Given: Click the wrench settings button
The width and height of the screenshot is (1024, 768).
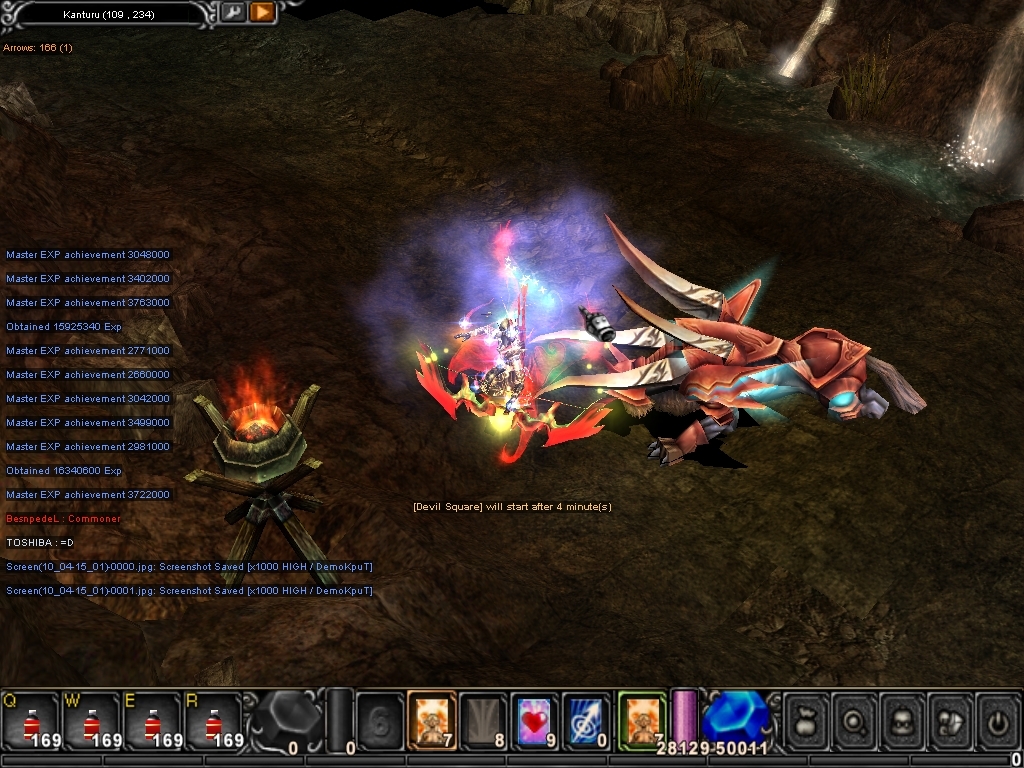Looking at the screenshot, I should 233,13.
